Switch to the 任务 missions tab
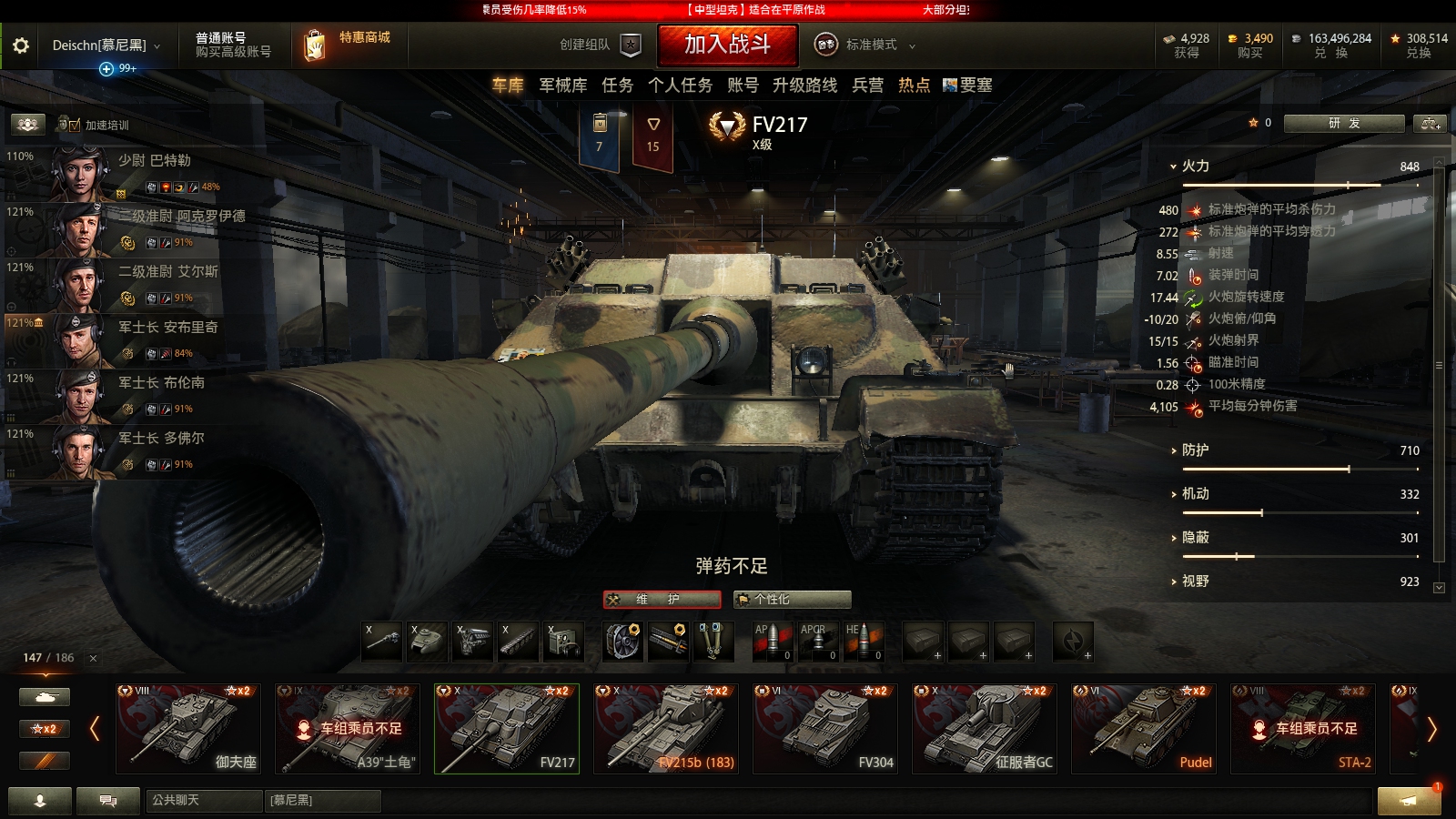Image resolution: width=1456 pixels, height=819 pixels. pos(618,86)
